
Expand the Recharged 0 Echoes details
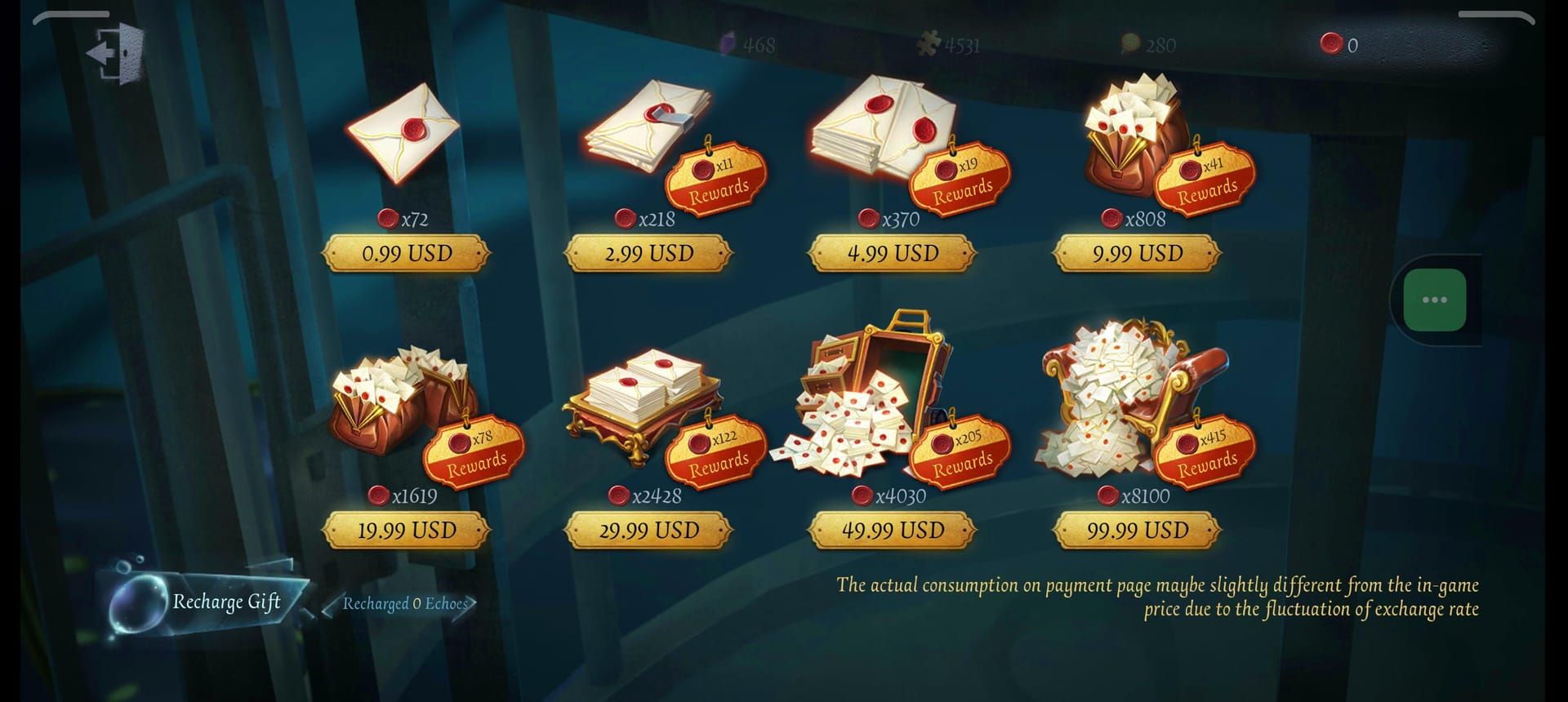pos(406,605)
